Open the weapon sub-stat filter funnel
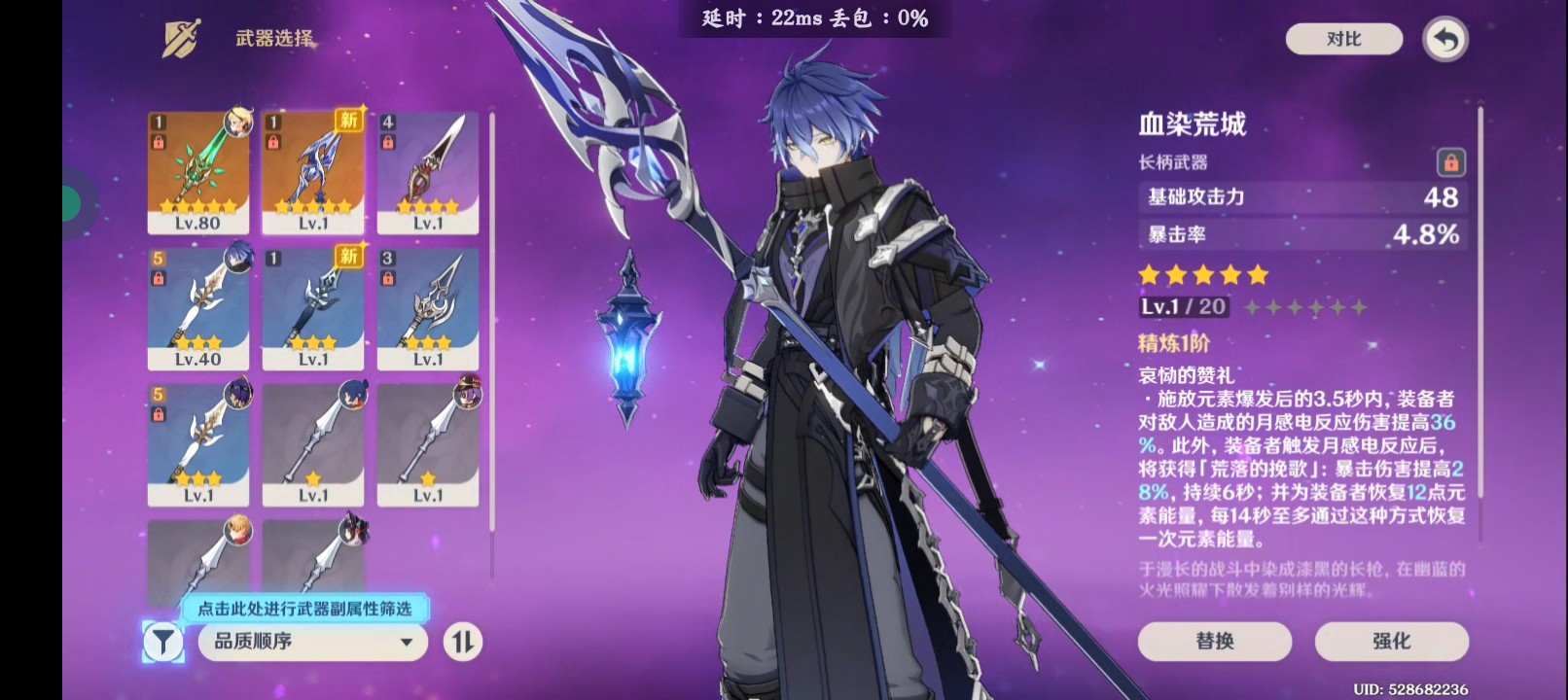1568x700 pixels. (x=162, y=642)
